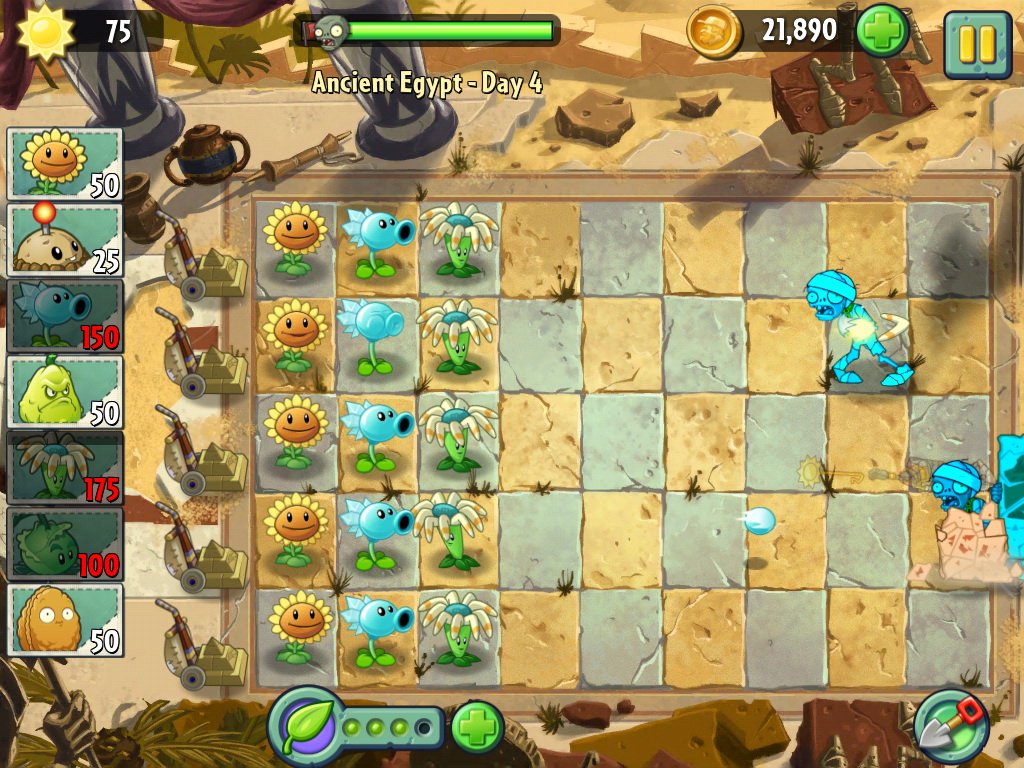Pick the Potato Mine seed packet

click(x=65, y=240)
